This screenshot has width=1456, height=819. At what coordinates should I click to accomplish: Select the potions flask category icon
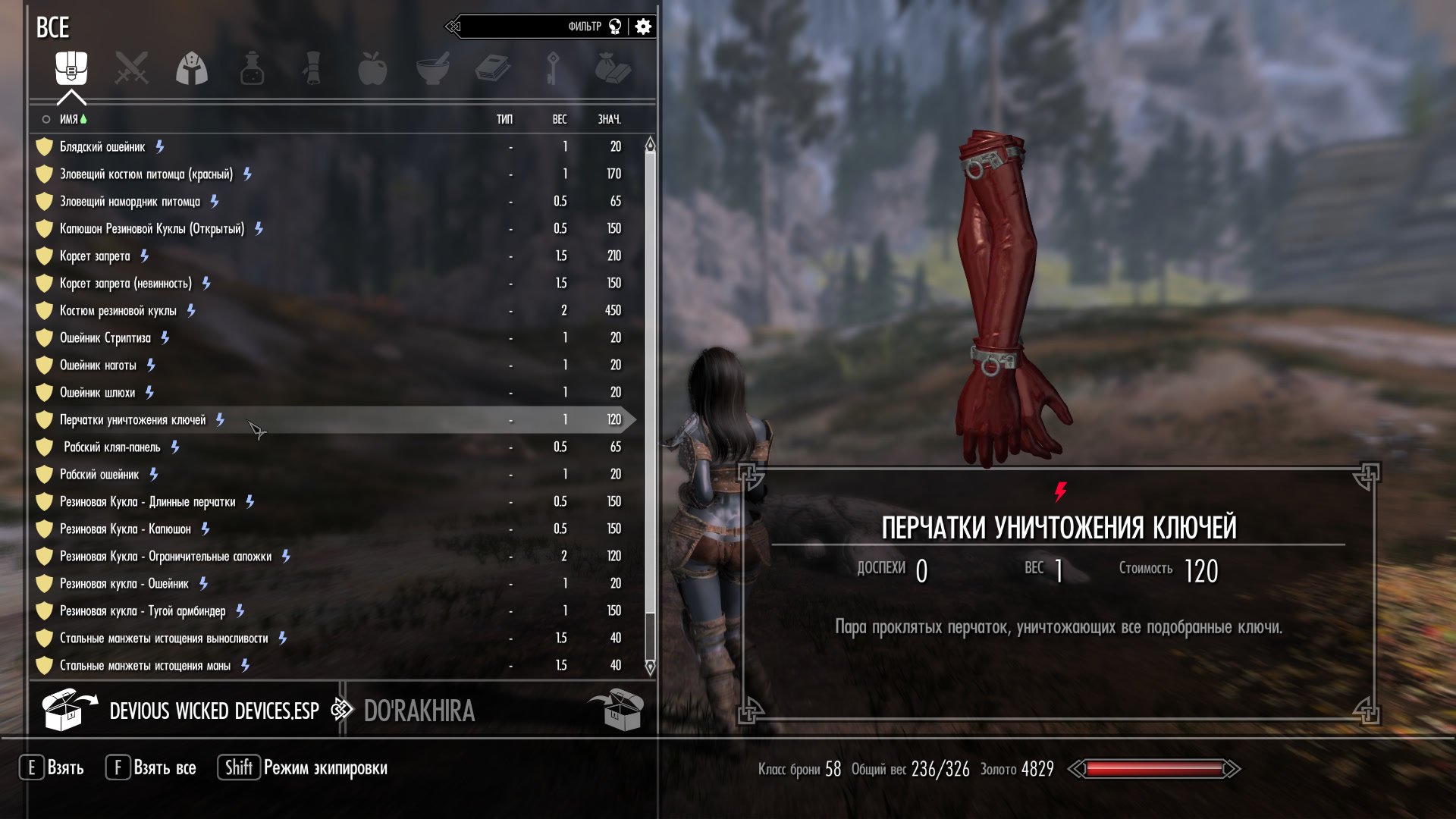[253, 69]
